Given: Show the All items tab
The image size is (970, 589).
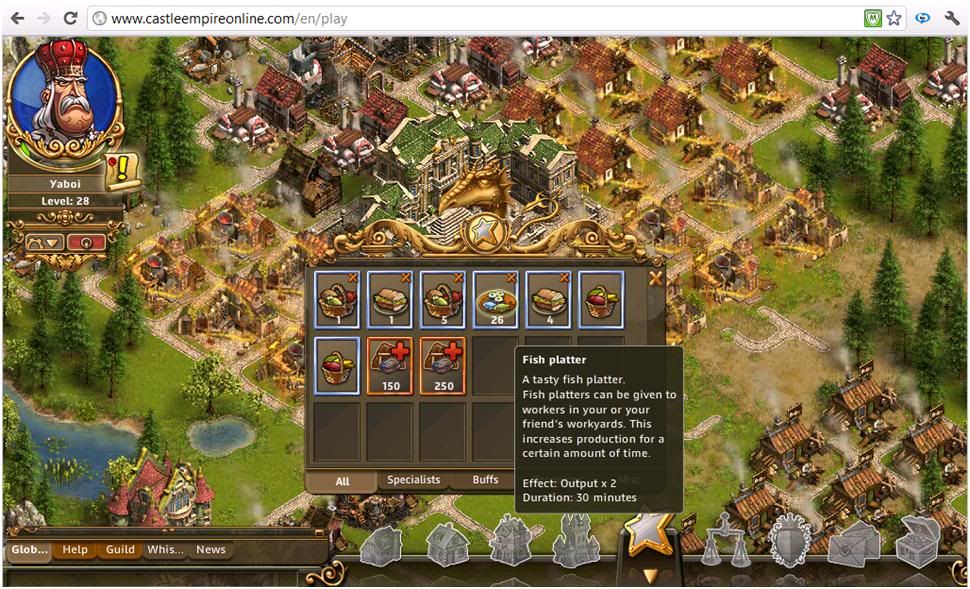Looking at the screenshot, I should click(x=342, y=481).
